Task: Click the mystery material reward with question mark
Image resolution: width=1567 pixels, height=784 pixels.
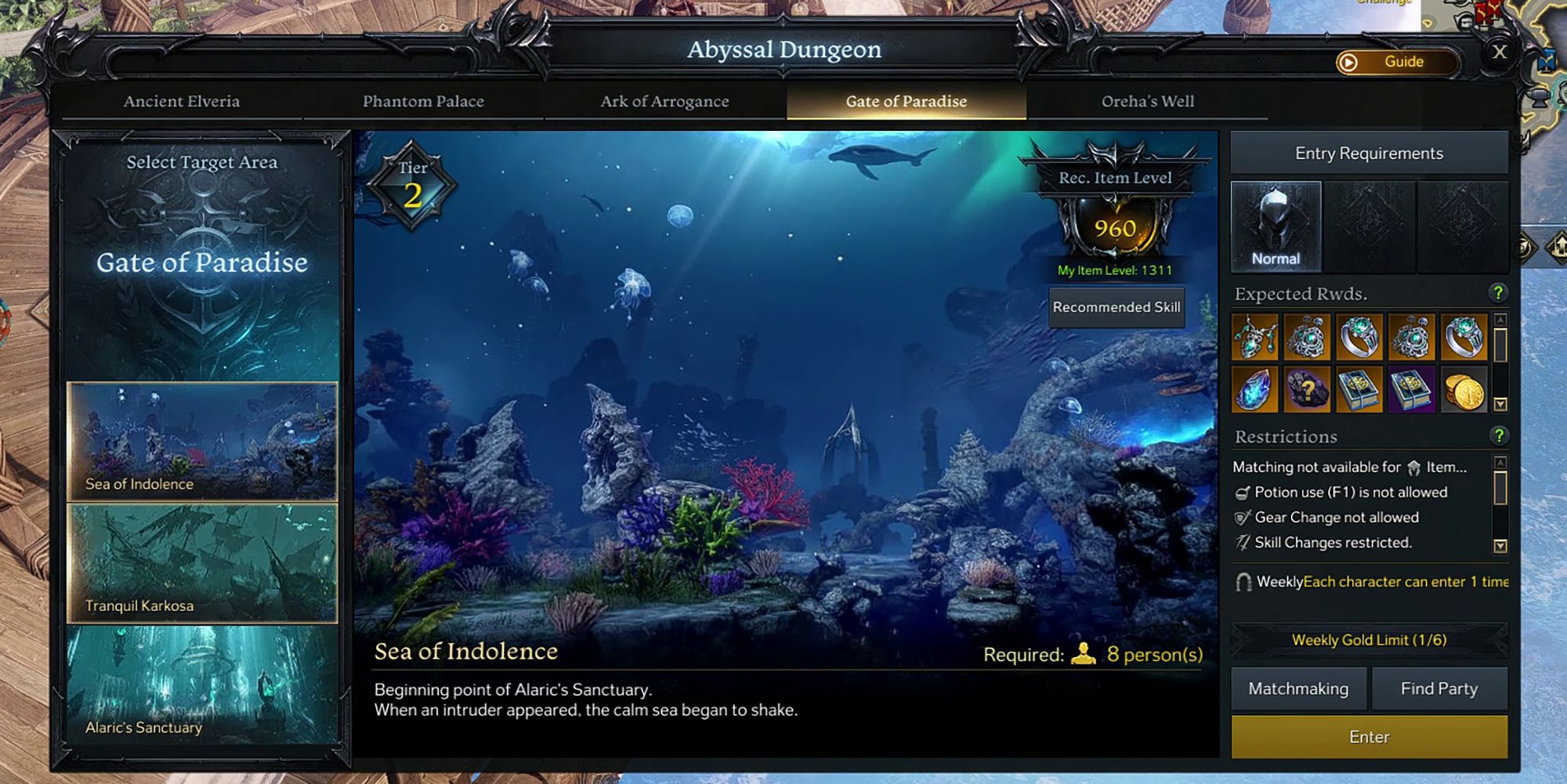Action: pos(1306,389)
